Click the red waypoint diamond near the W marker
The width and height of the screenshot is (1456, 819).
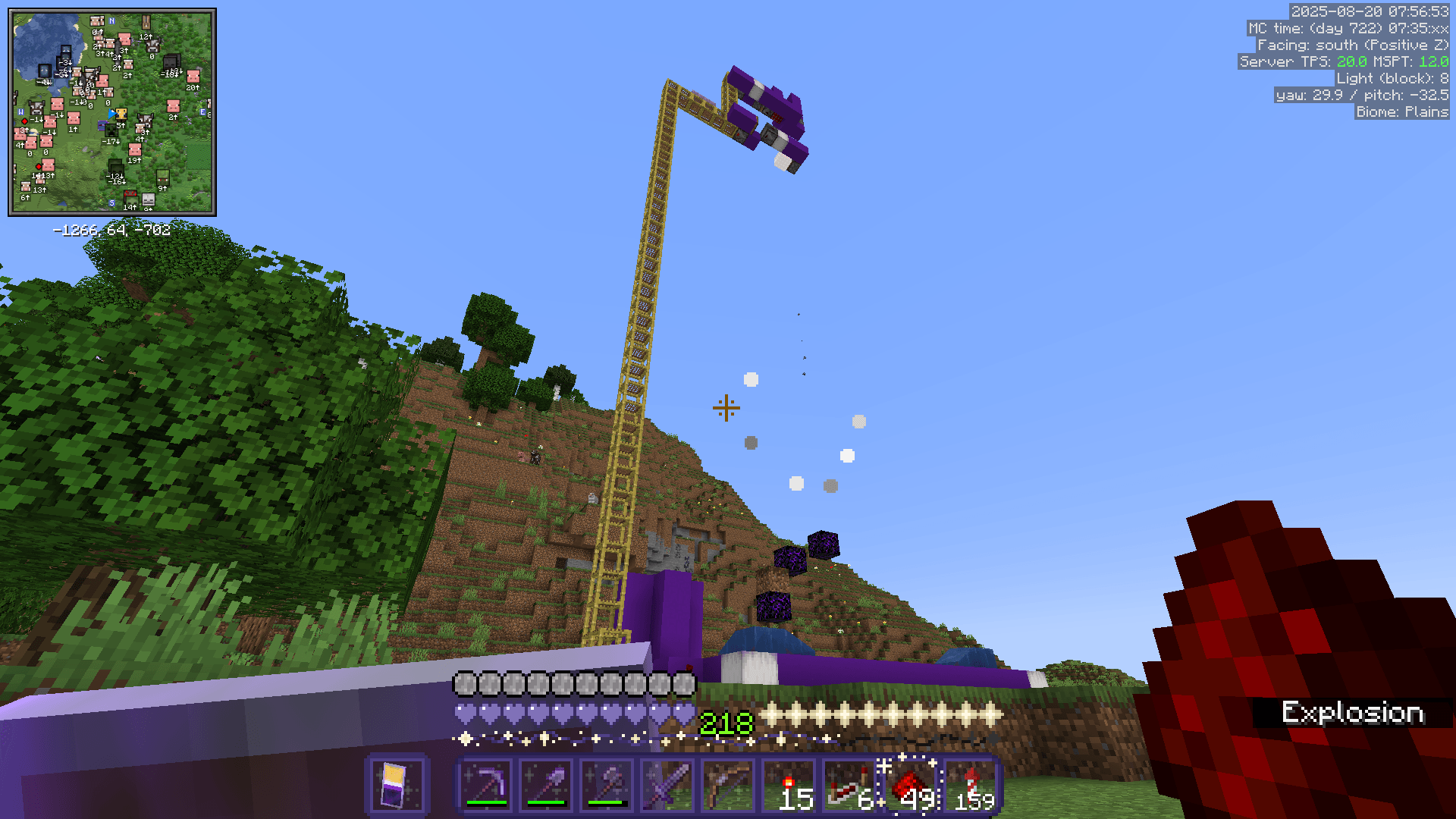[25, 121]
